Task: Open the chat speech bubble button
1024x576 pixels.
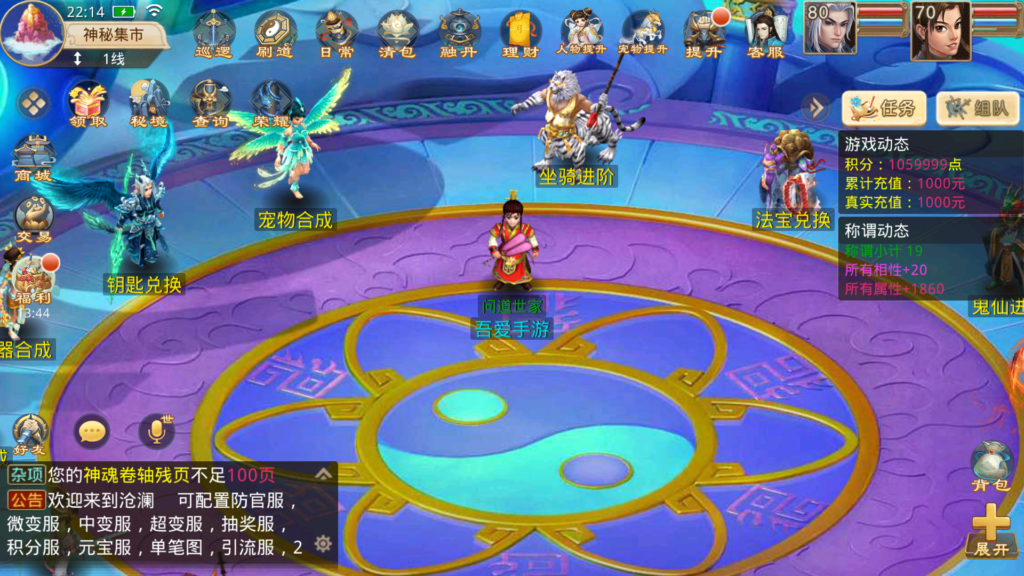Action: (93, 431)
